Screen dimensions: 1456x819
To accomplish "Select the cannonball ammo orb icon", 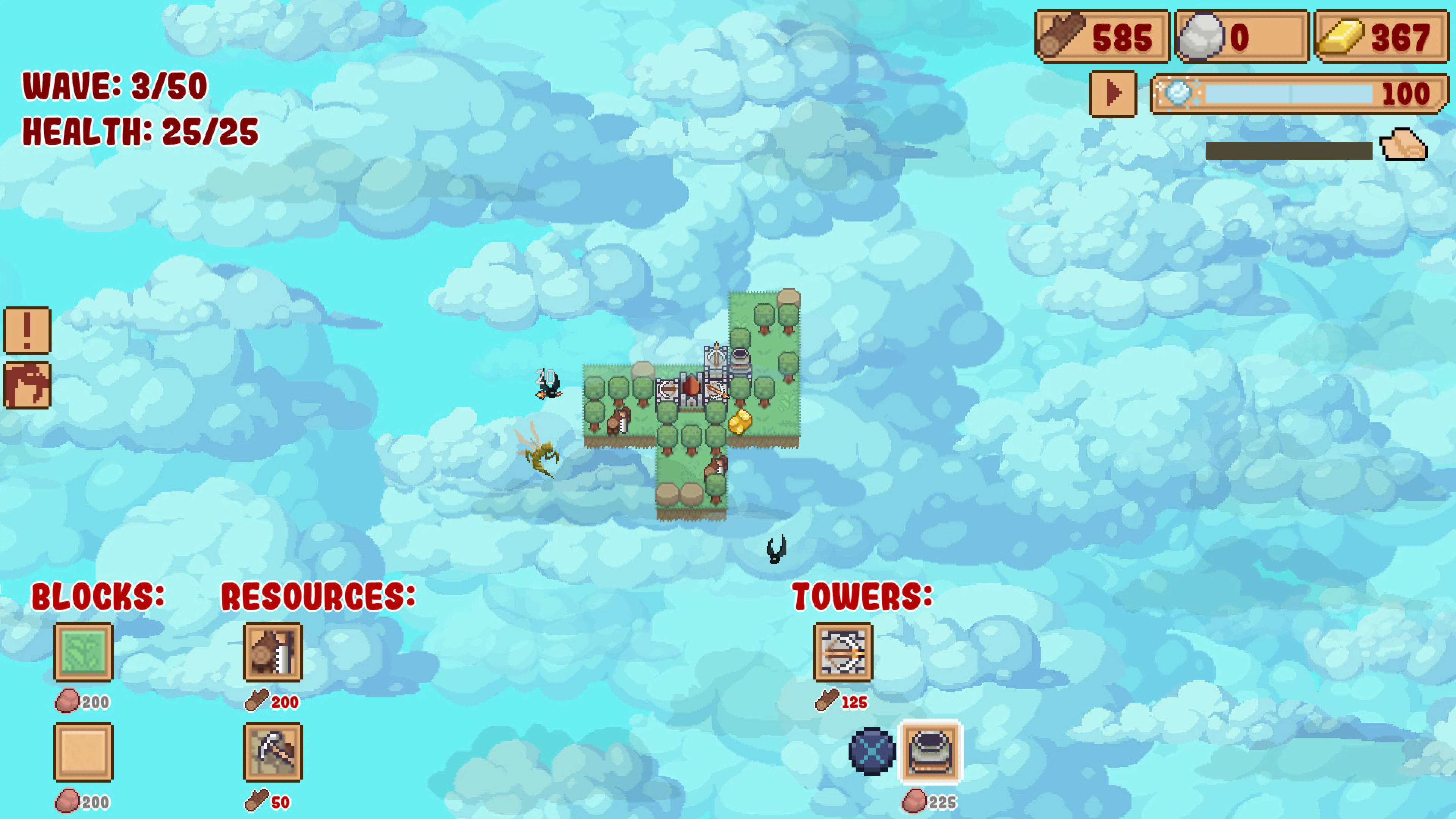I will click(x=873, y=753).
